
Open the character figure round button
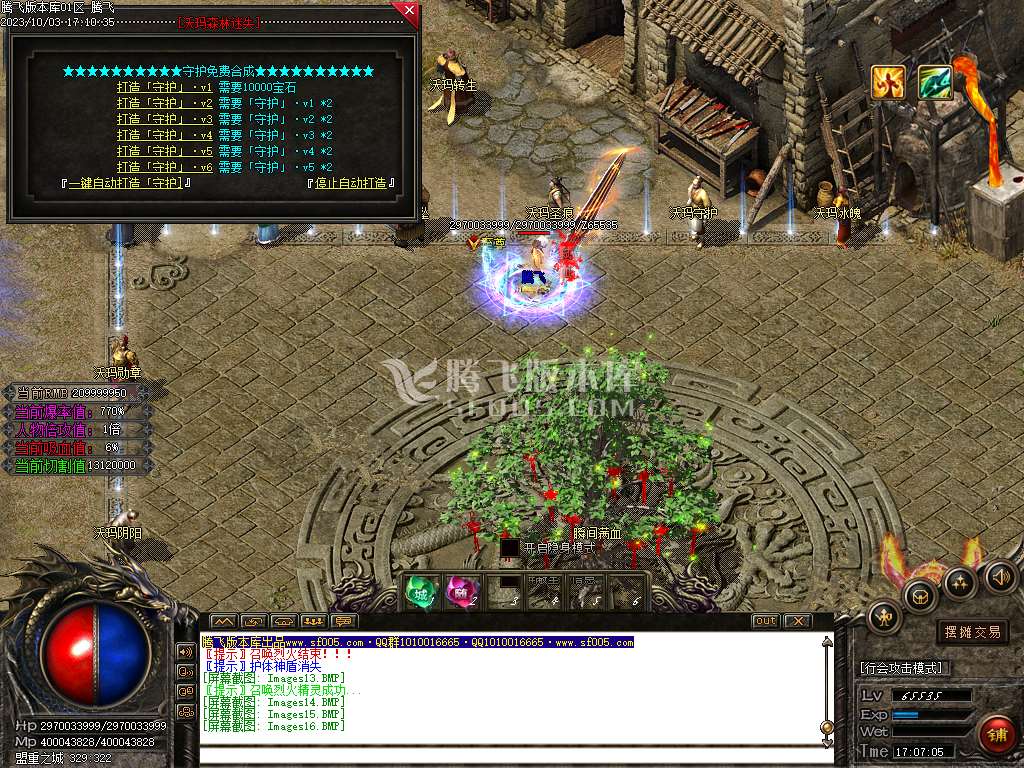pyautogui.click(x=884, y=616)
